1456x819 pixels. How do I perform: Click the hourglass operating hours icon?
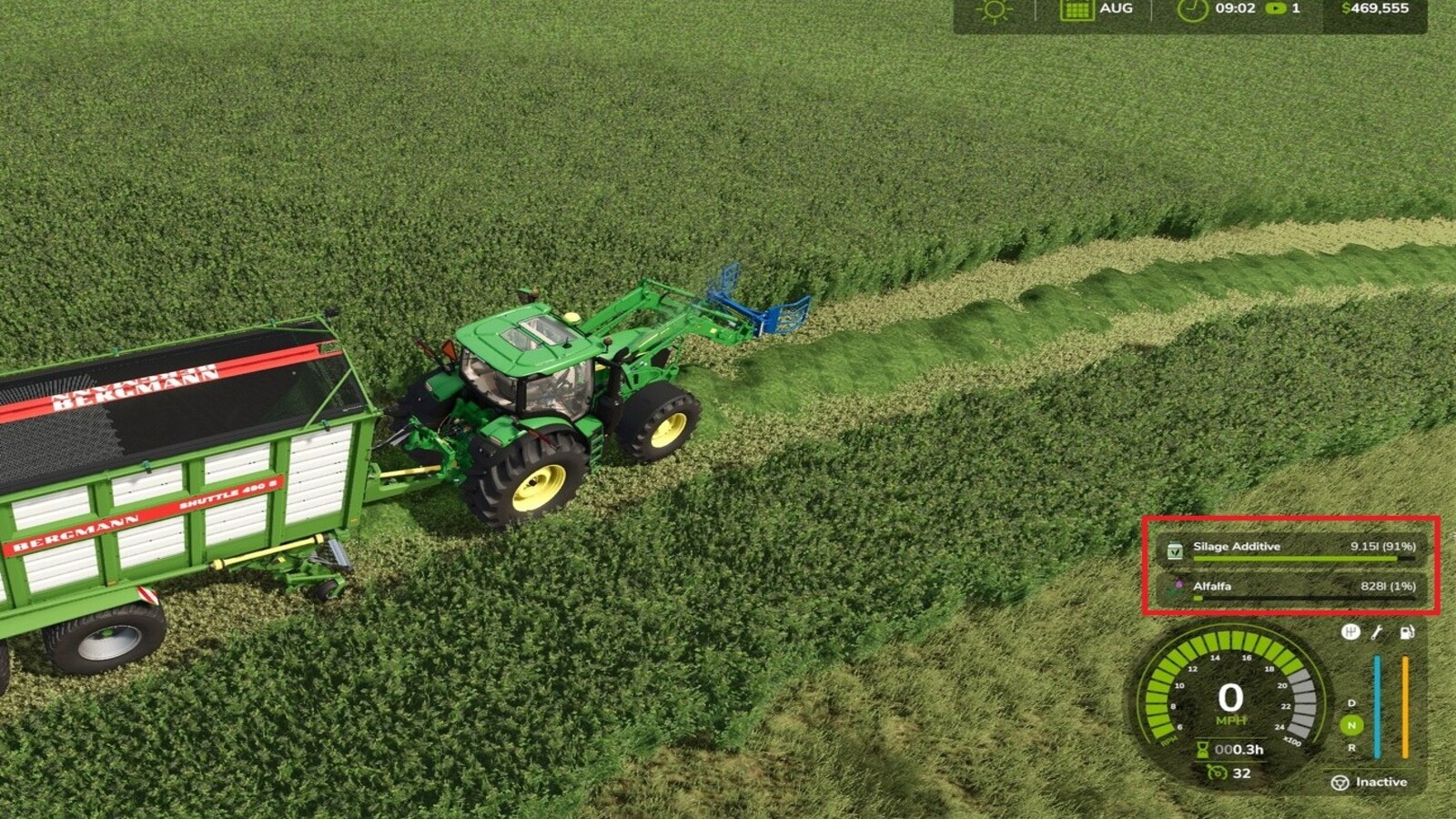pyautogui.click(x=1202, y=750)
